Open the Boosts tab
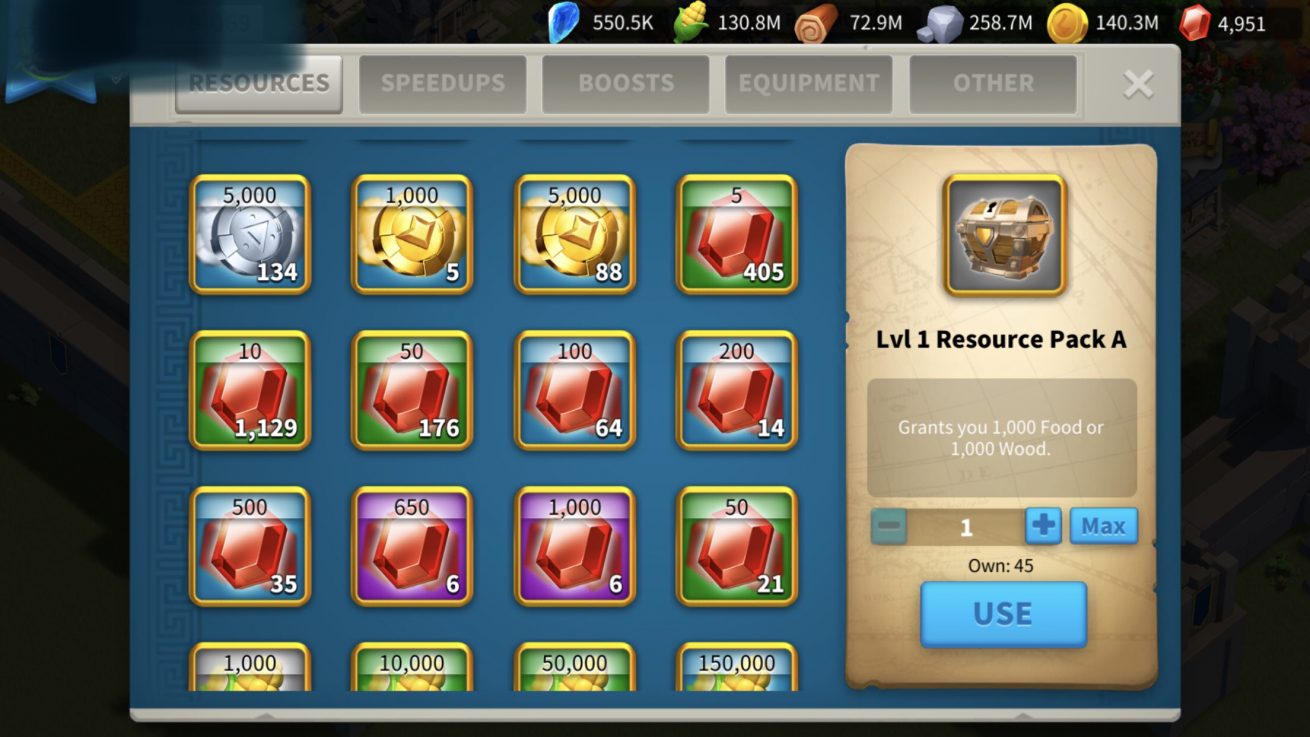The height and width of the screenshot is (737, 1310). pyautogui.click(x=625, y=83)
